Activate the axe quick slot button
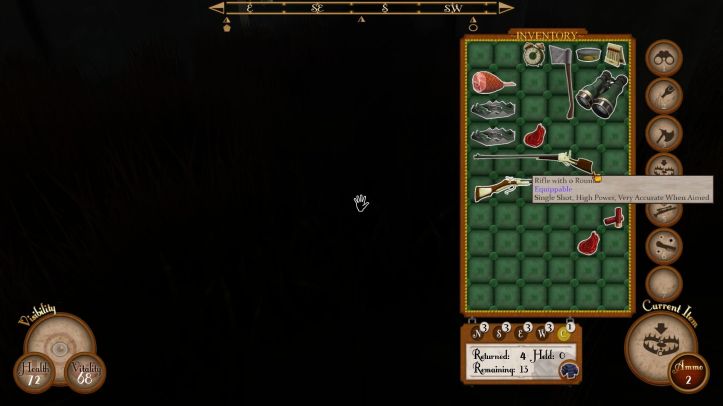The height and width of the screenshot is (406, 723). (x=663, y=133)
